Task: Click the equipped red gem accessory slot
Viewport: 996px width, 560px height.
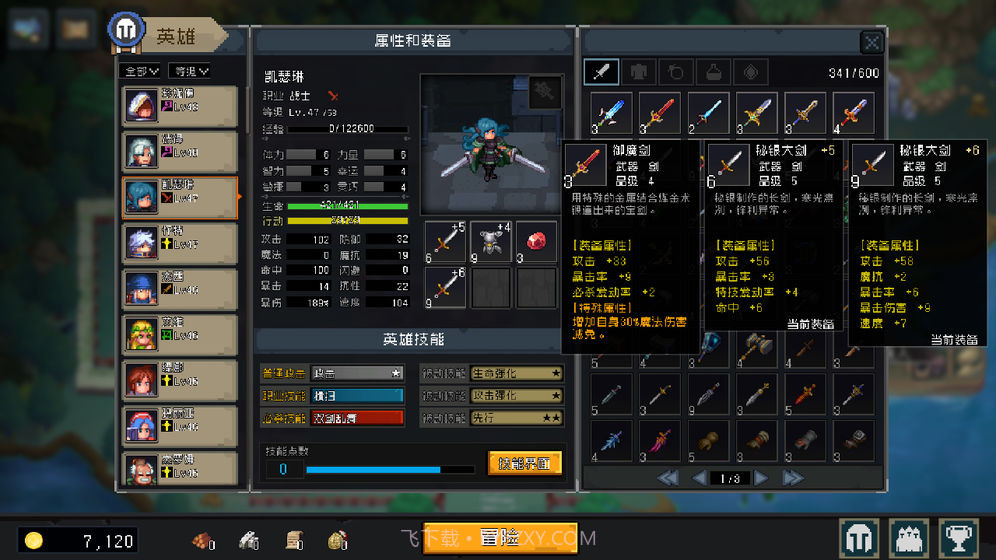Action: [536, 241]
